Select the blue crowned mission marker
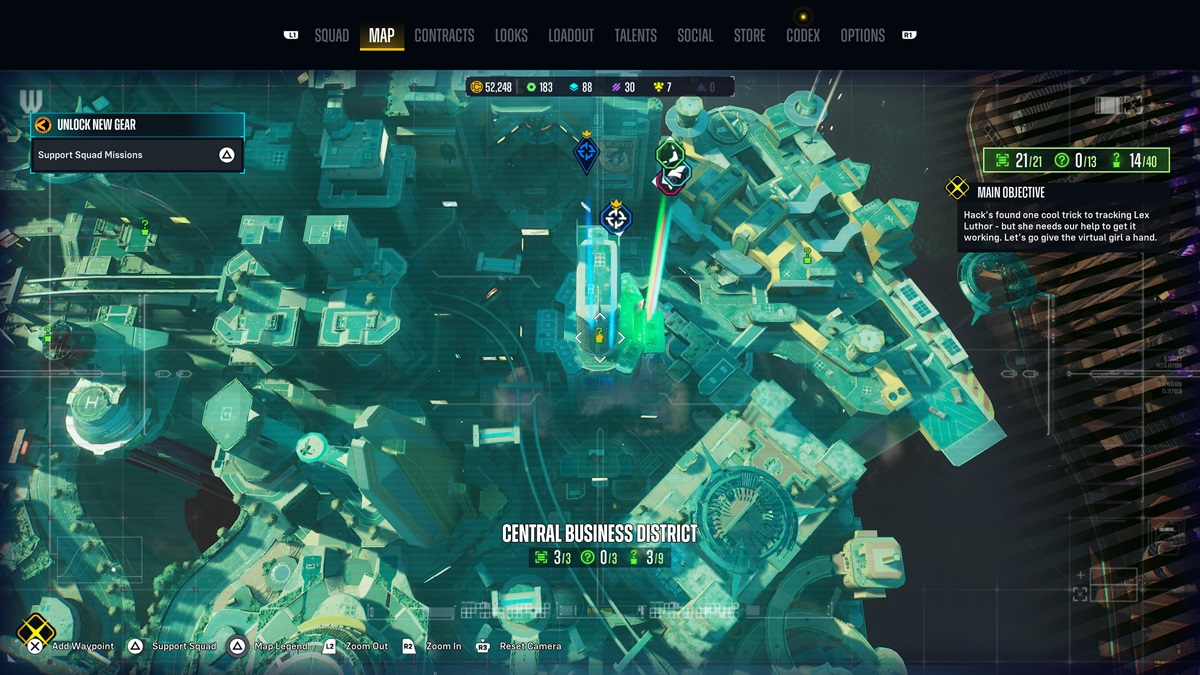The width and height of the screenshot is (1200, 675). (586, 154)
